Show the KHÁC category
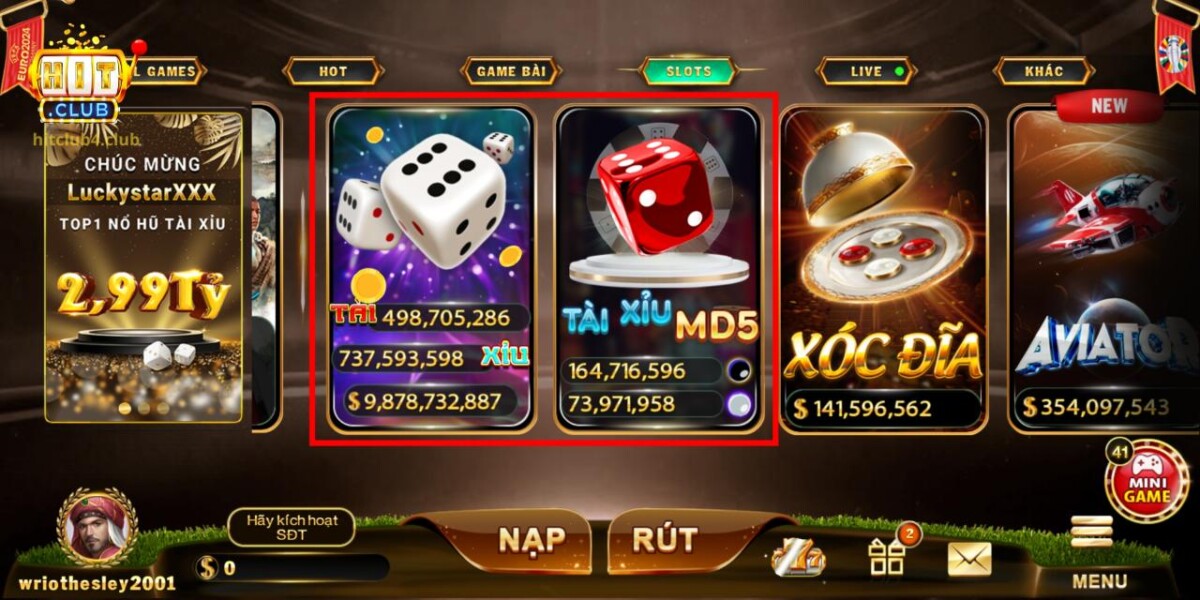The image size is (1200, 600). (x=1043, y=71)
